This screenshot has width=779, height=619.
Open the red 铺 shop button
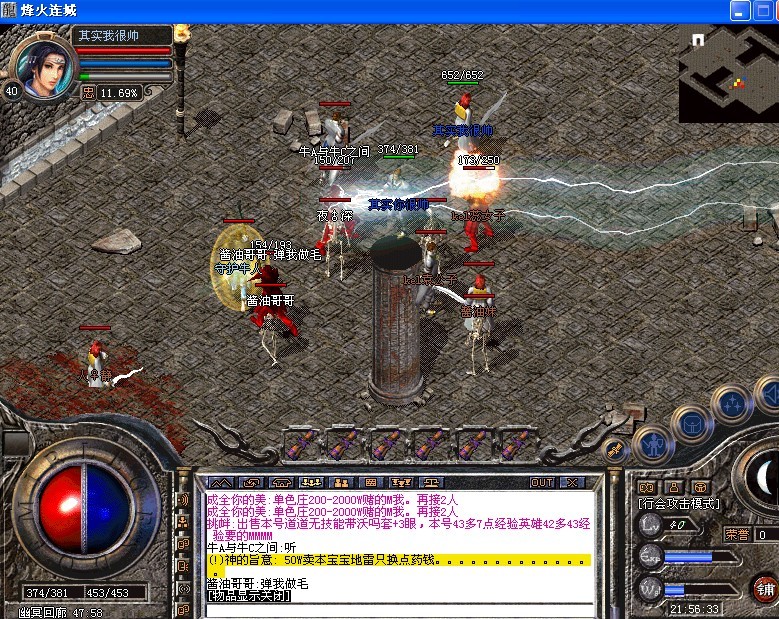[765, 589]
